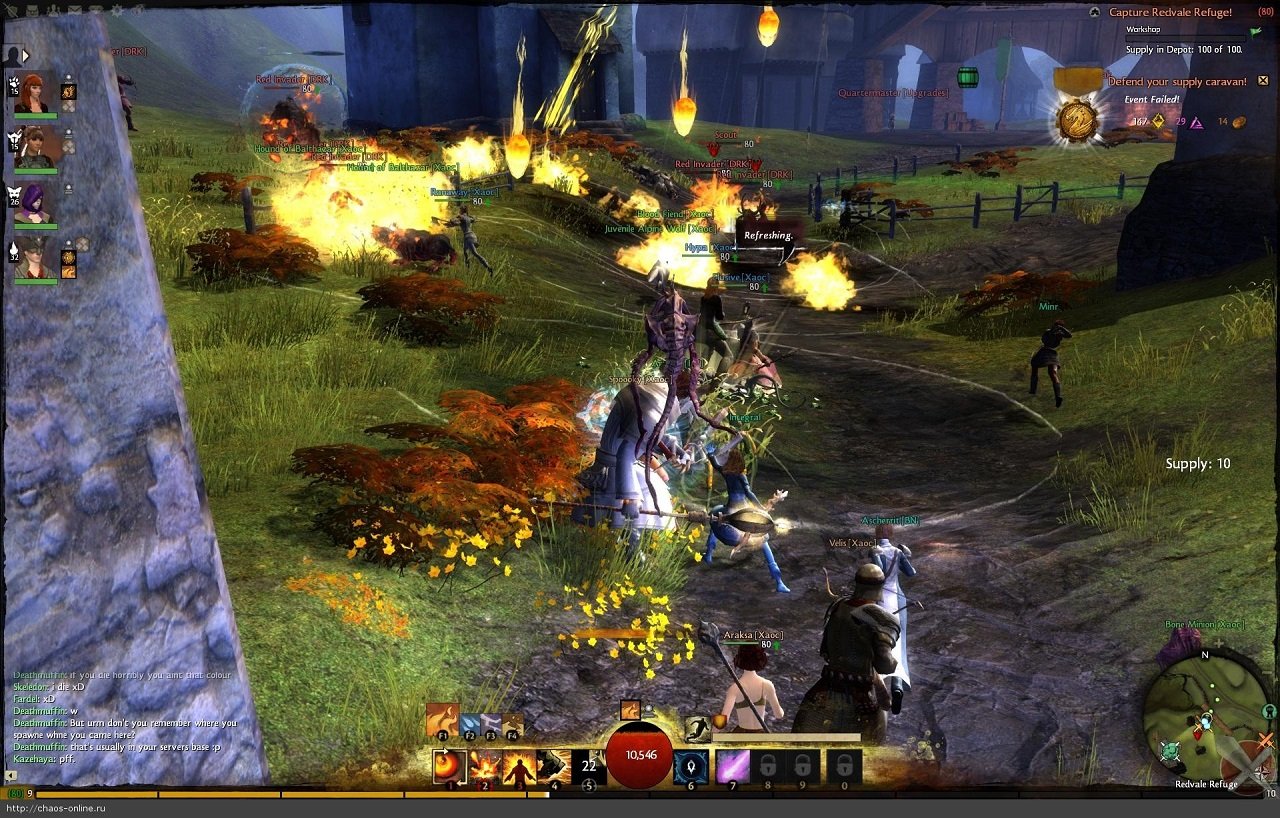Click the karma icon in event rewards

tap(1197, 124)
